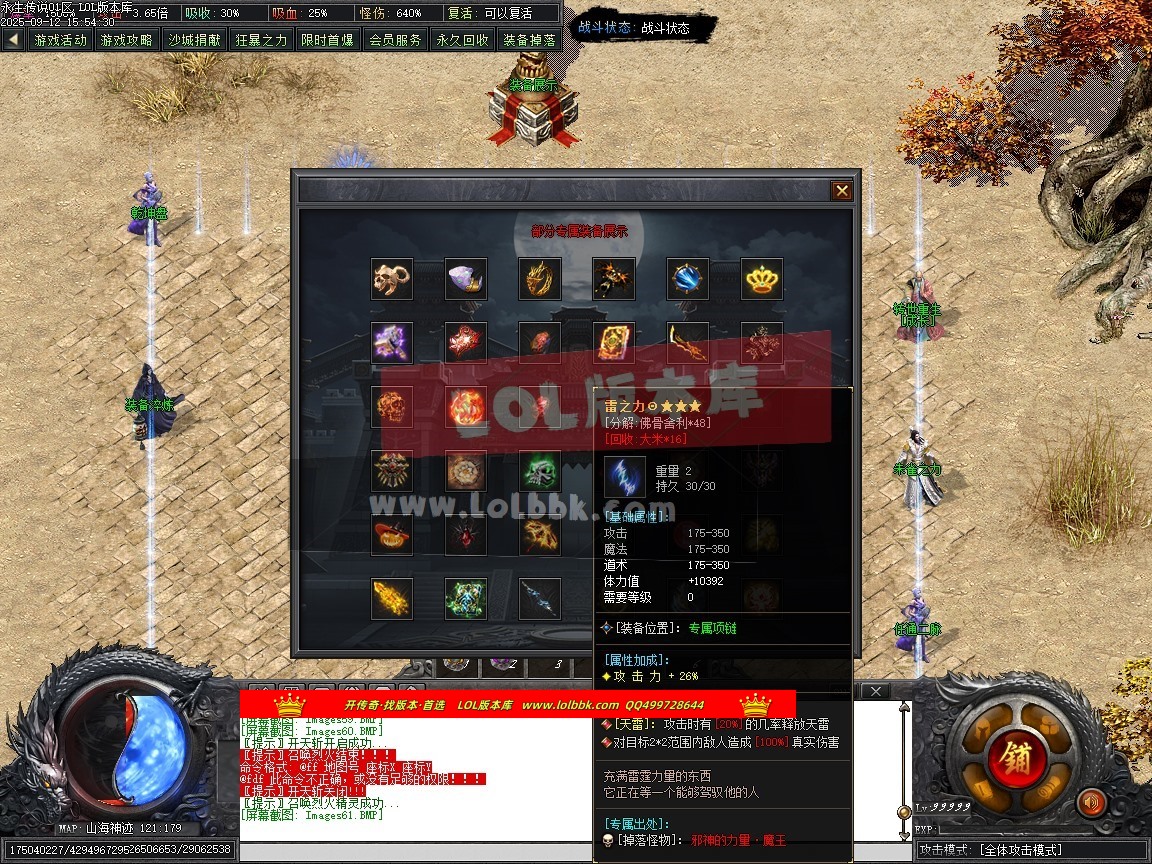This screenshot has width=1152, height=864.
Task: Close the equipment showcase window
Action: coord(842,191)
